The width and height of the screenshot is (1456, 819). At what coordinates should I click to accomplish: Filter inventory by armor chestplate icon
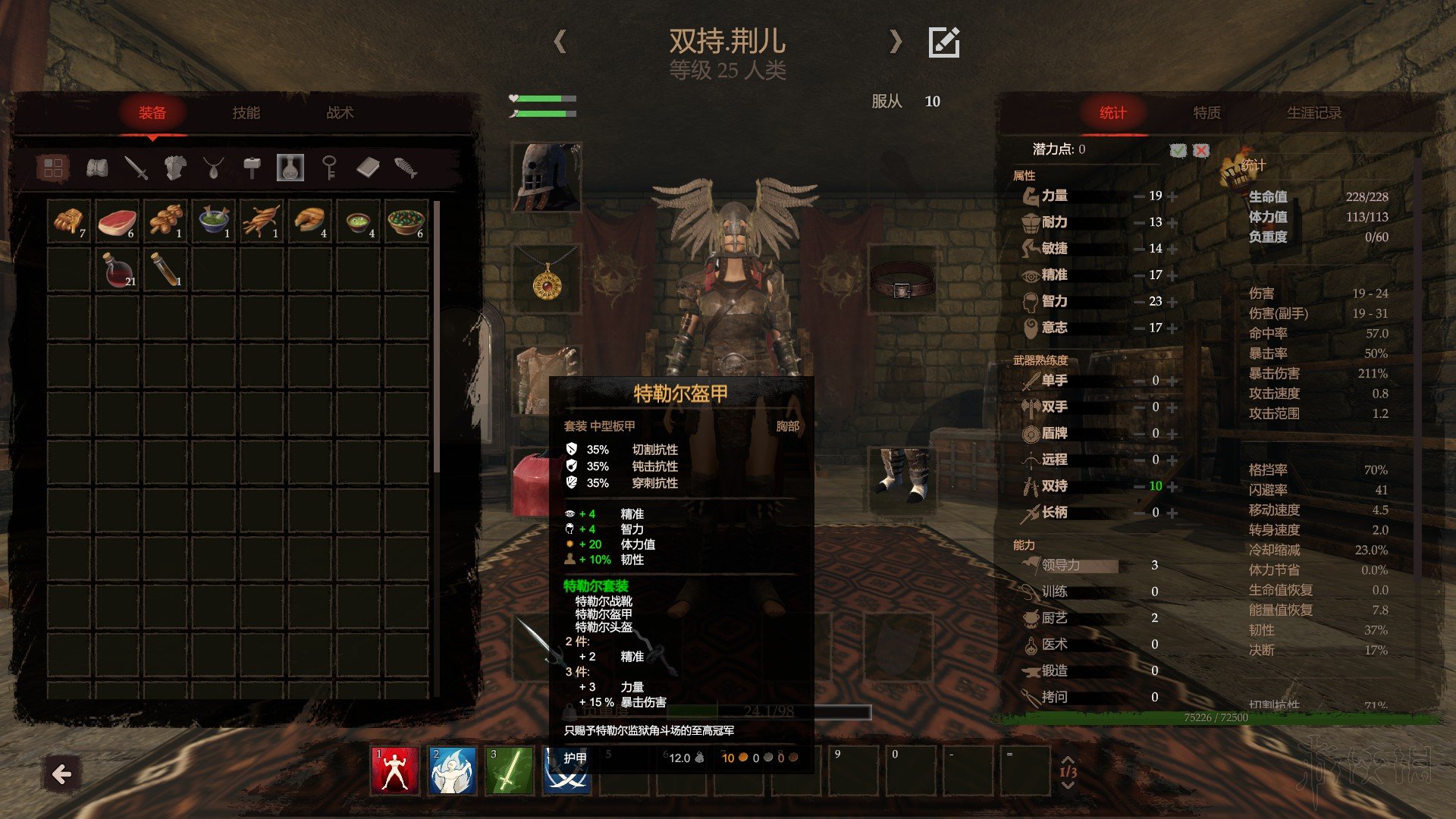point(175,168)
